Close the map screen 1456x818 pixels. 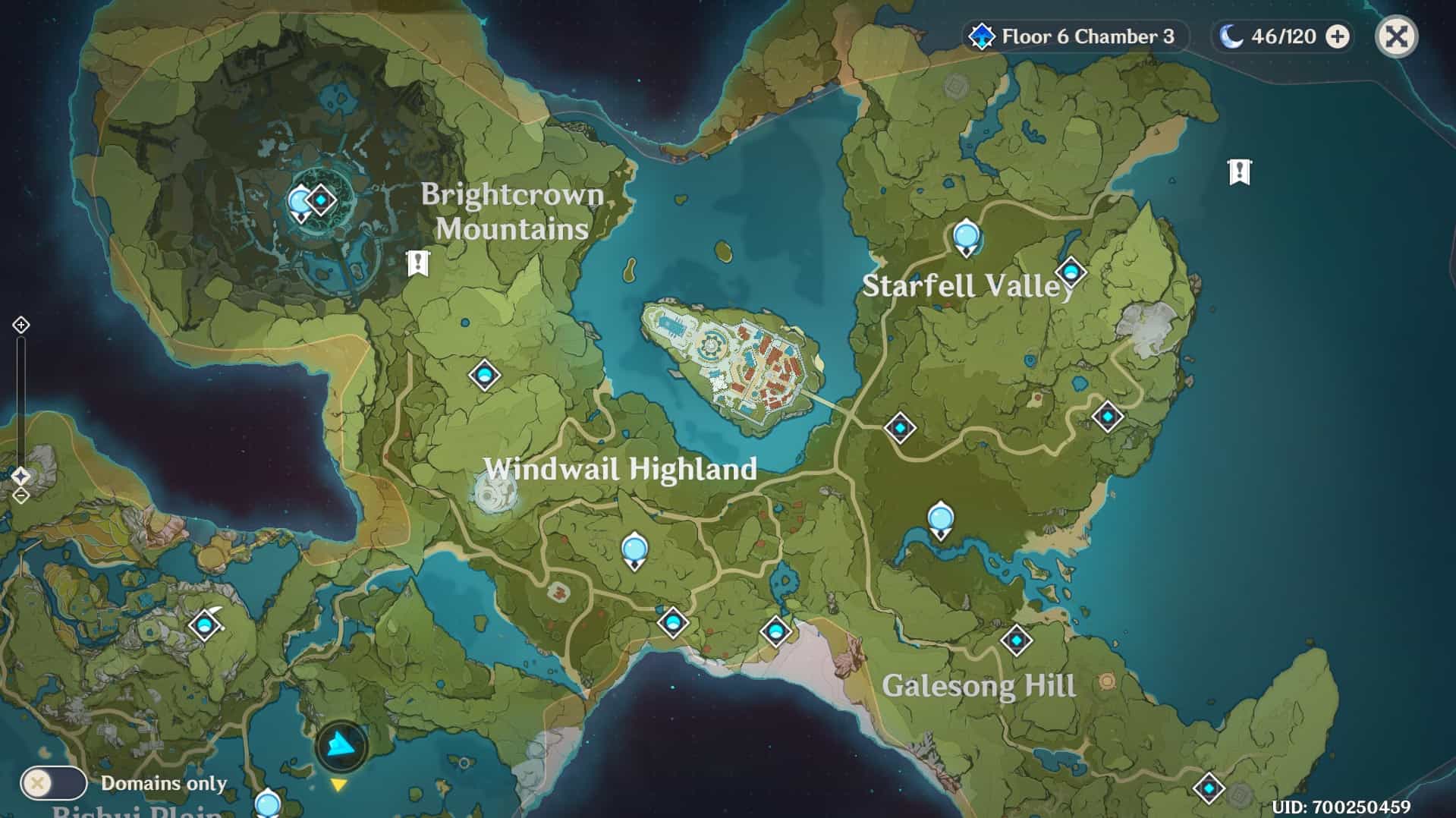pos(1396,36)
